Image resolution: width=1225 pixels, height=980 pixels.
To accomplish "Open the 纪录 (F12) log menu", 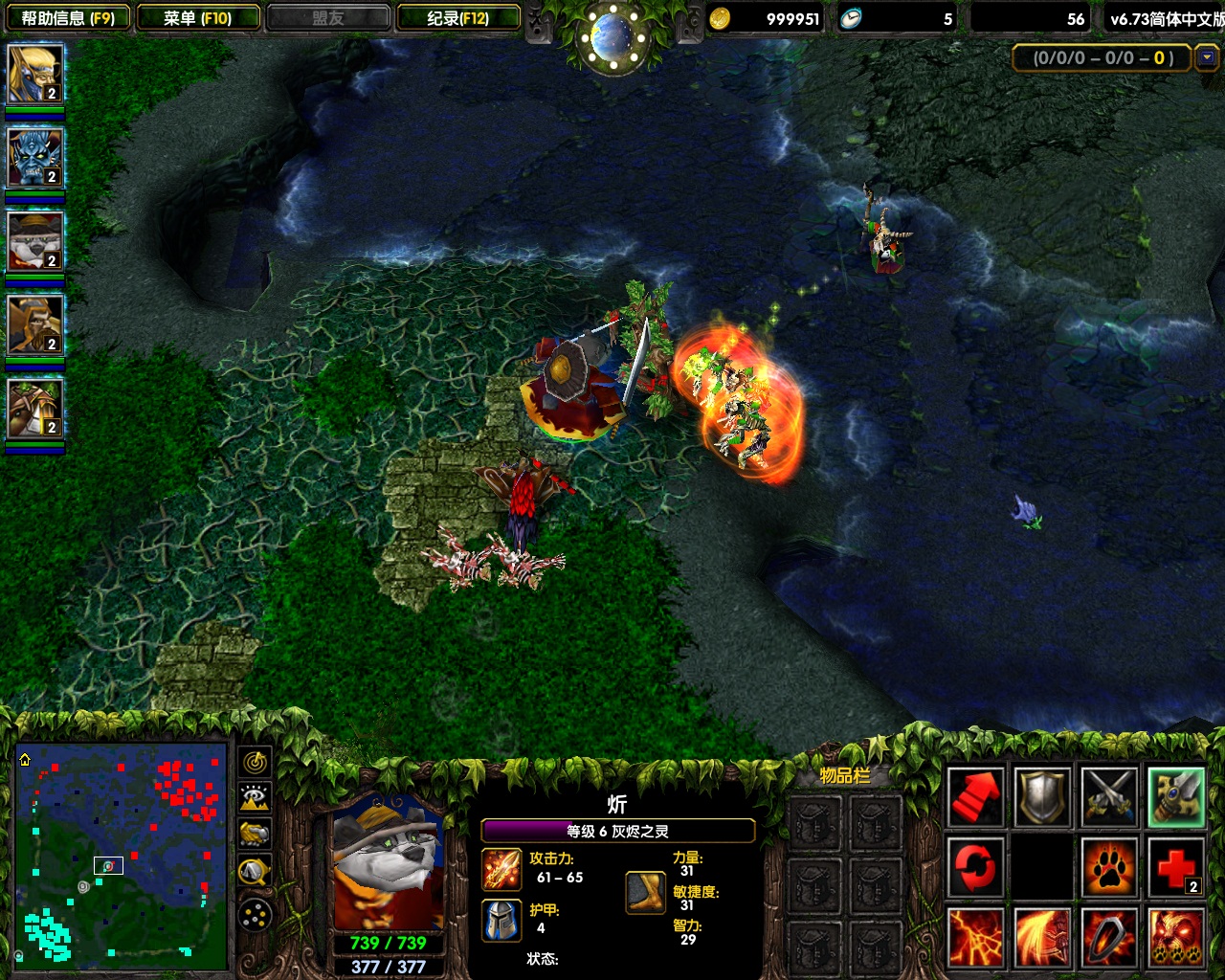I will click(458, 18).
